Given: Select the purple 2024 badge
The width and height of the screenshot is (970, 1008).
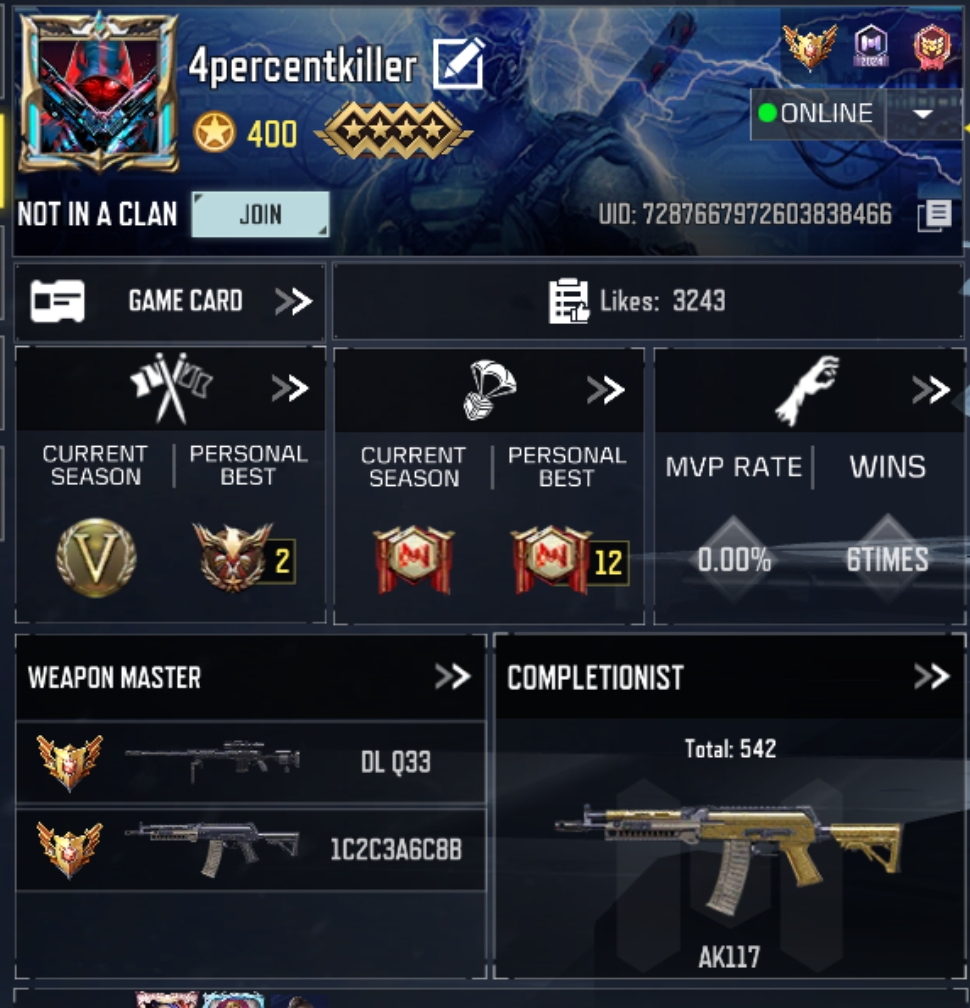Looking at the screenshot, I should 871,46.
